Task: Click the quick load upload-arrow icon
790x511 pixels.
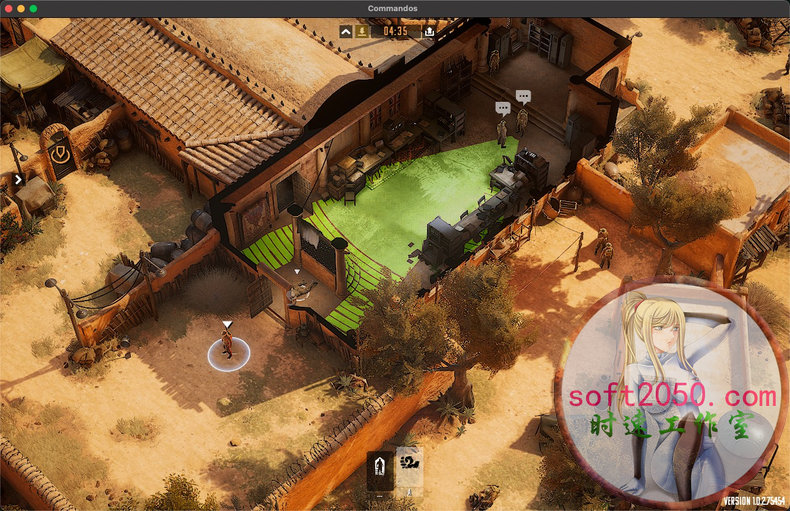Action: pos(429,31)
